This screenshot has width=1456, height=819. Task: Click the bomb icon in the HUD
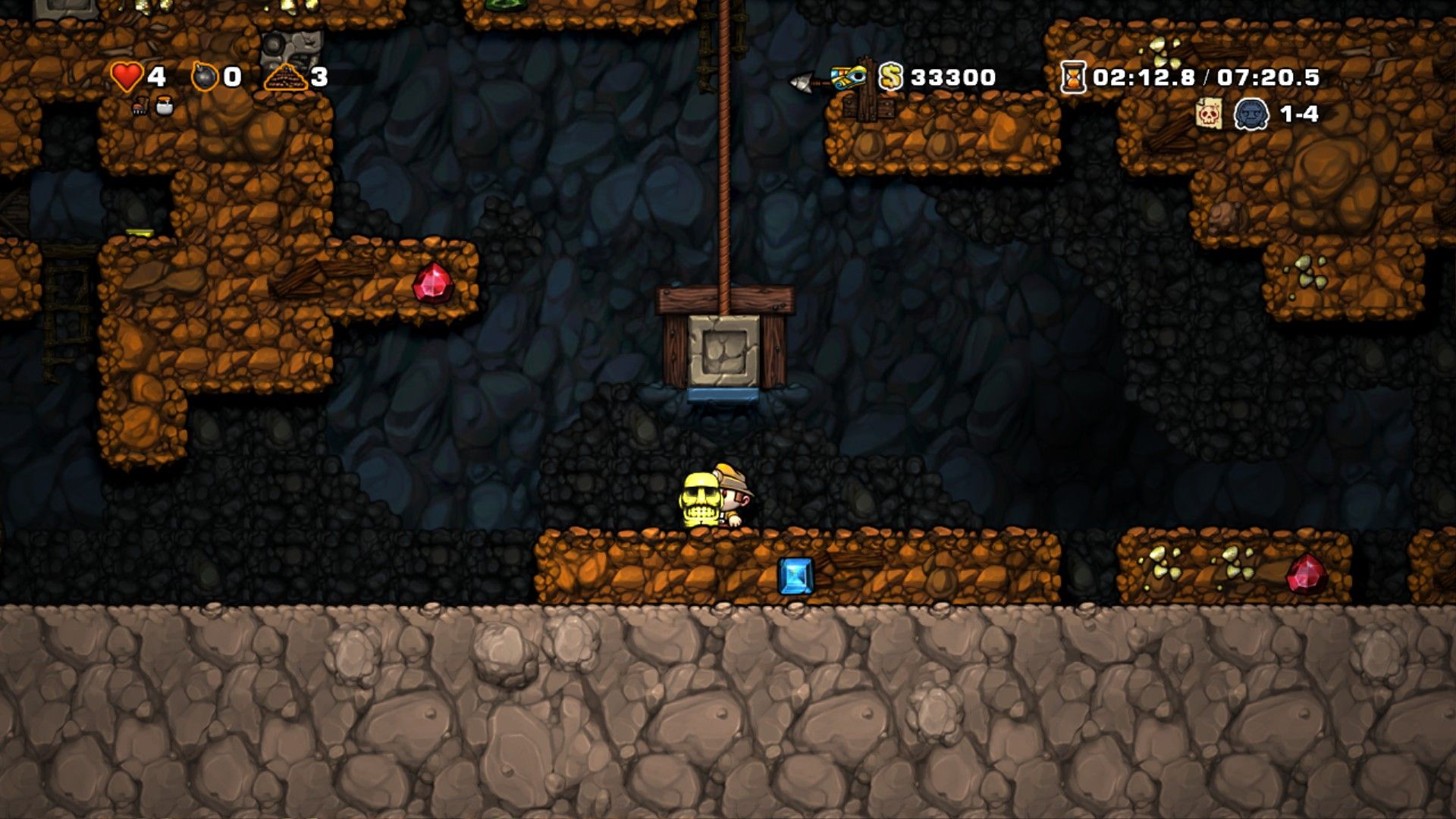(203, 76)
